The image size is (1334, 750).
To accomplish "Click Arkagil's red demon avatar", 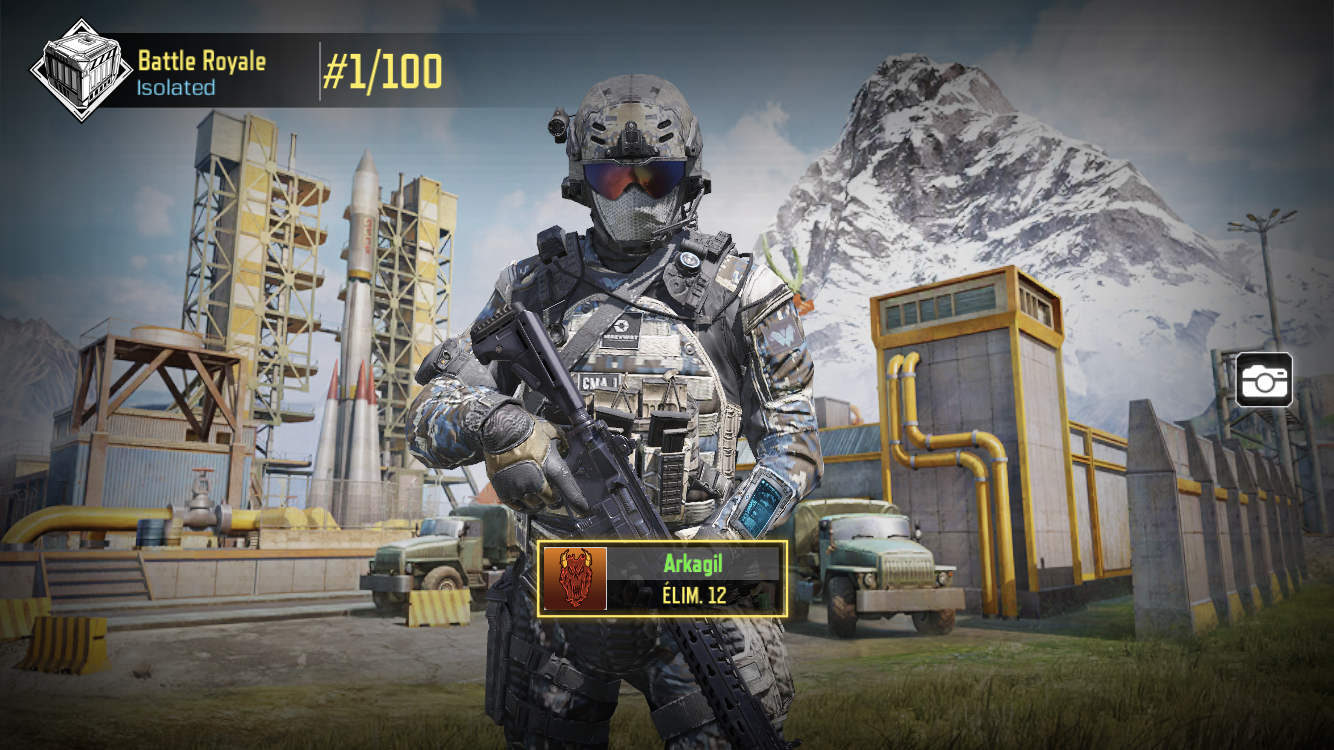I will point(574,579).
